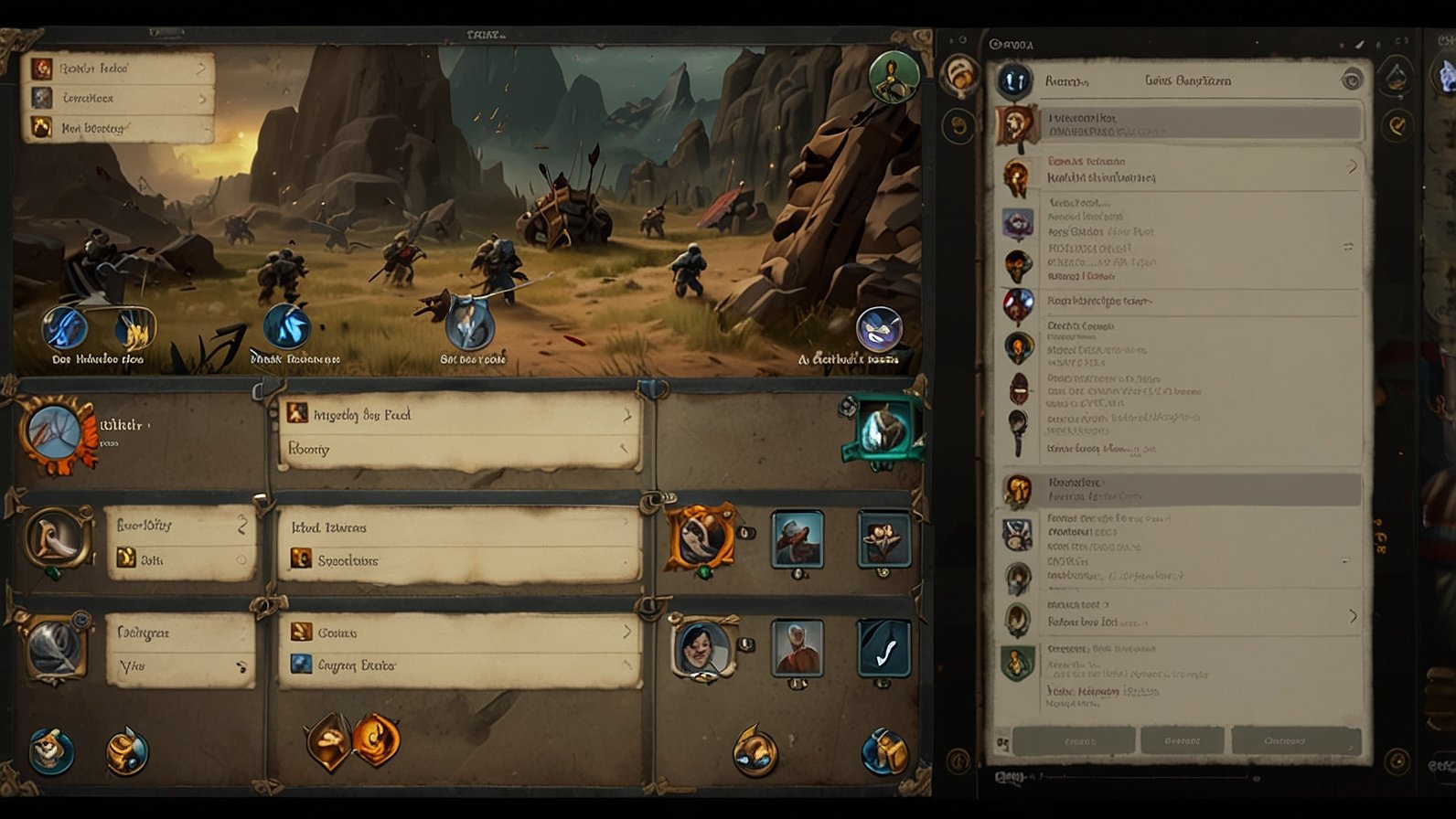Activate the yellow claw ability icon
The width and height of the screenshot is (1456, 819).
[x=134, y=329]
